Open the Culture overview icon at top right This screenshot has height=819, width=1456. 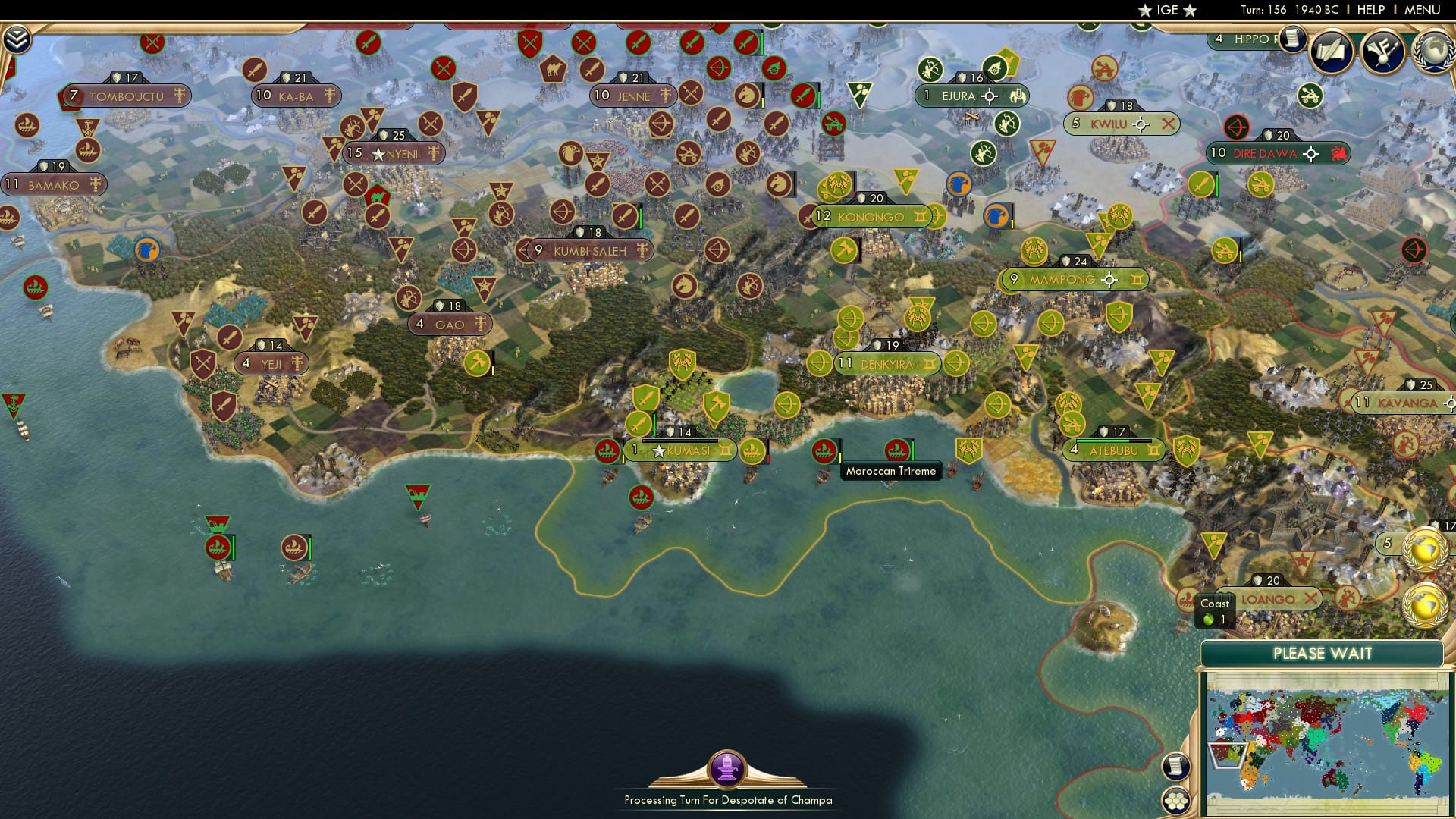(x=1383, y=52)
